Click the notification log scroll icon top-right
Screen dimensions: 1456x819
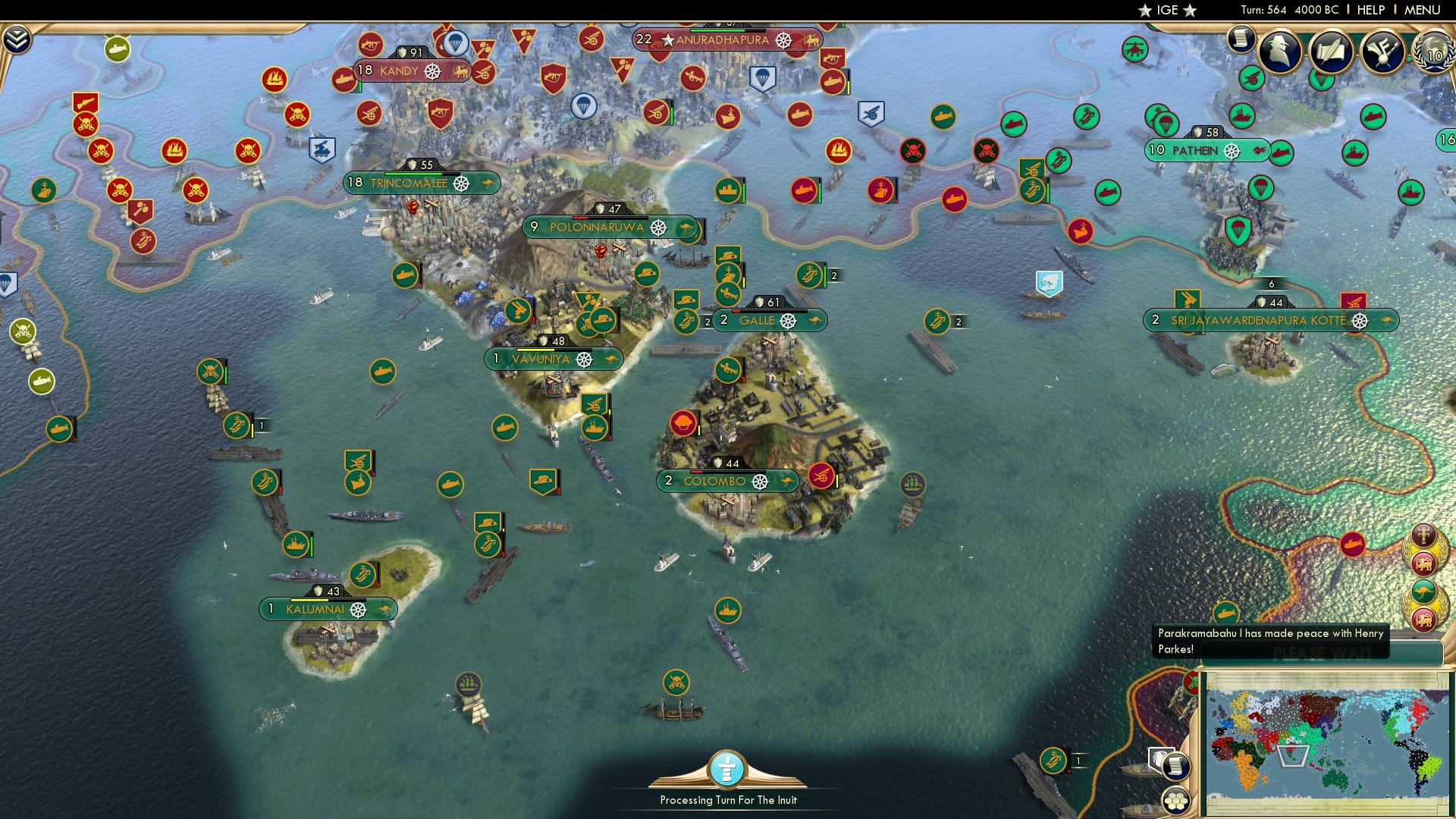(x=1241, y=39)
